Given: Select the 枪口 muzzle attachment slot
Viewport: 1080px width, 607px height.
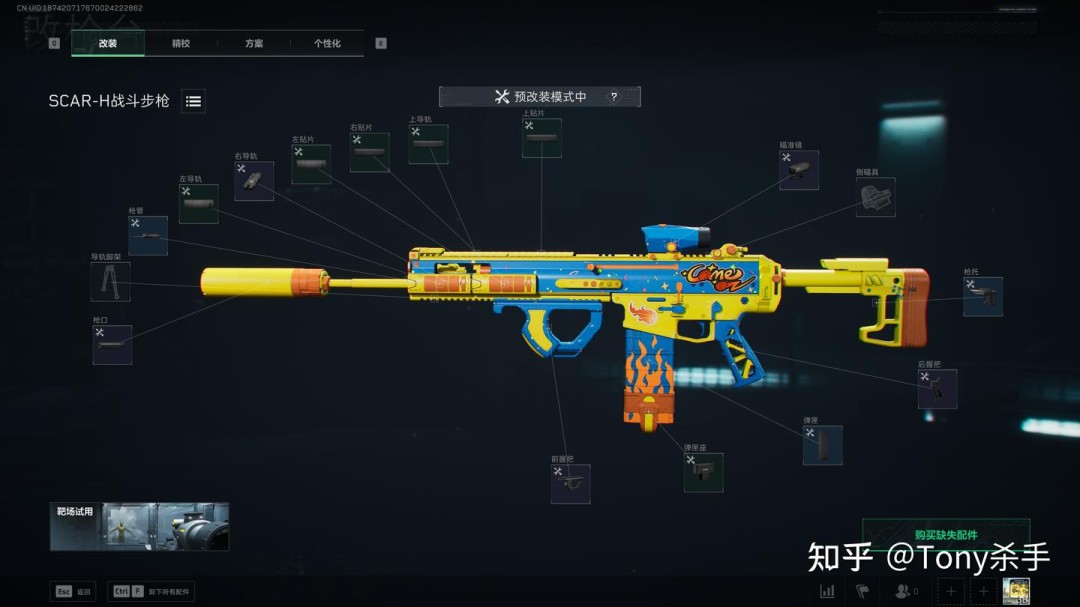Looking at the screenshot, I should click(x=112, y=345).
